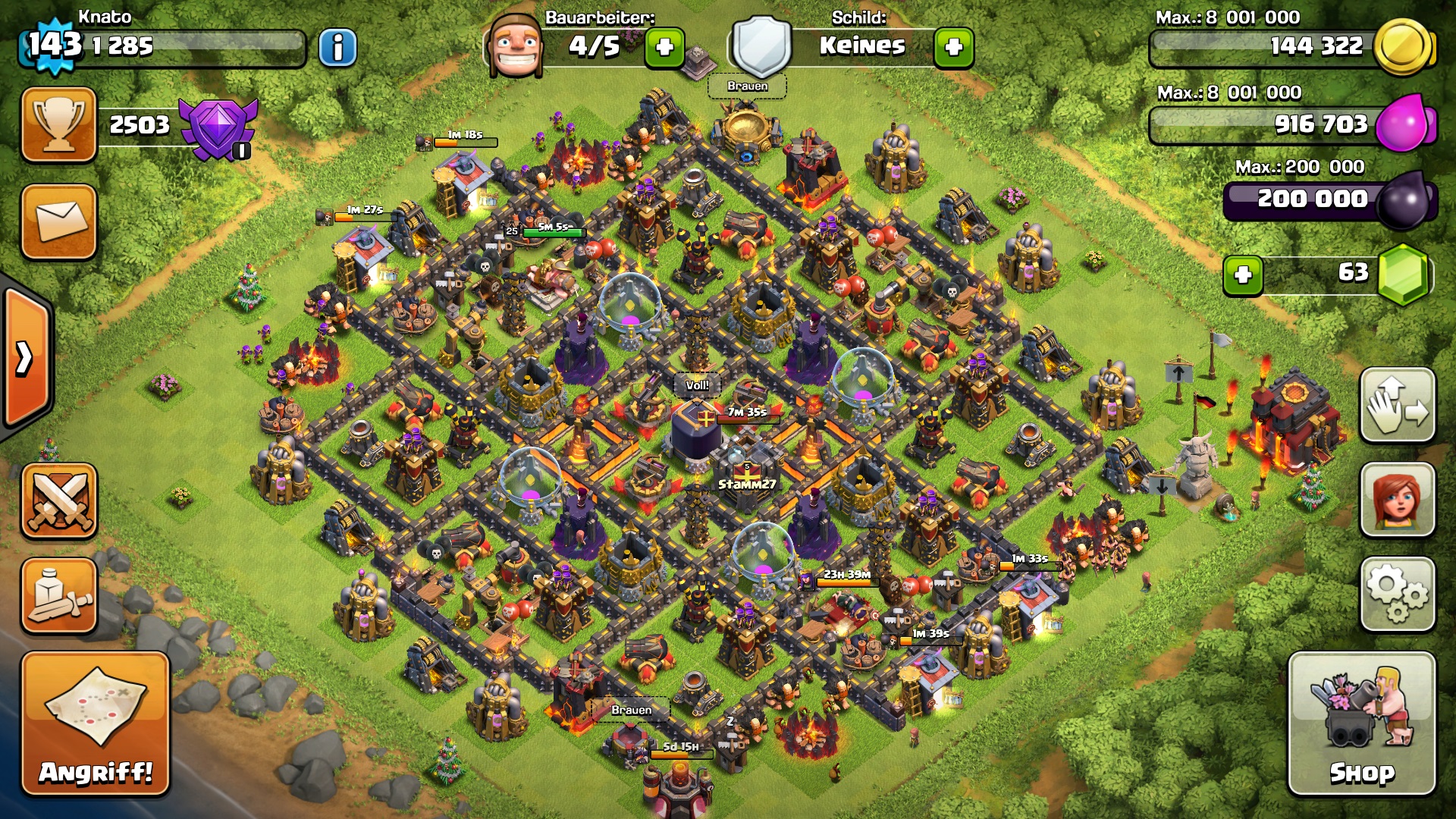Image resolution: width=1456 pixels, height=819 pixels.
Task: Open the red-haired hero profile button
Action: [1398, 500]
